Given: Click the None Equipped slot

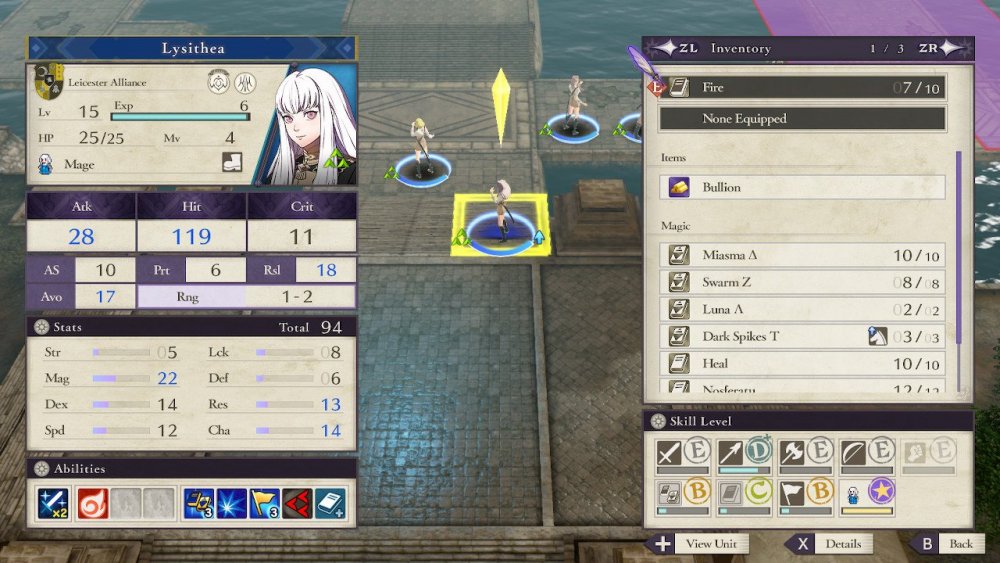Looking at the screenshot, I should click(802, 119).
